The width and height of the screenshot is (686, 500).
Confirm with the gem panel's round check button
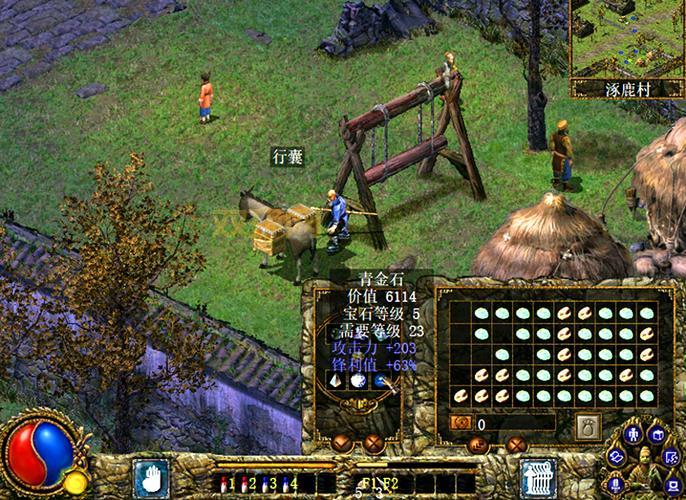click(x=343, y=443)
